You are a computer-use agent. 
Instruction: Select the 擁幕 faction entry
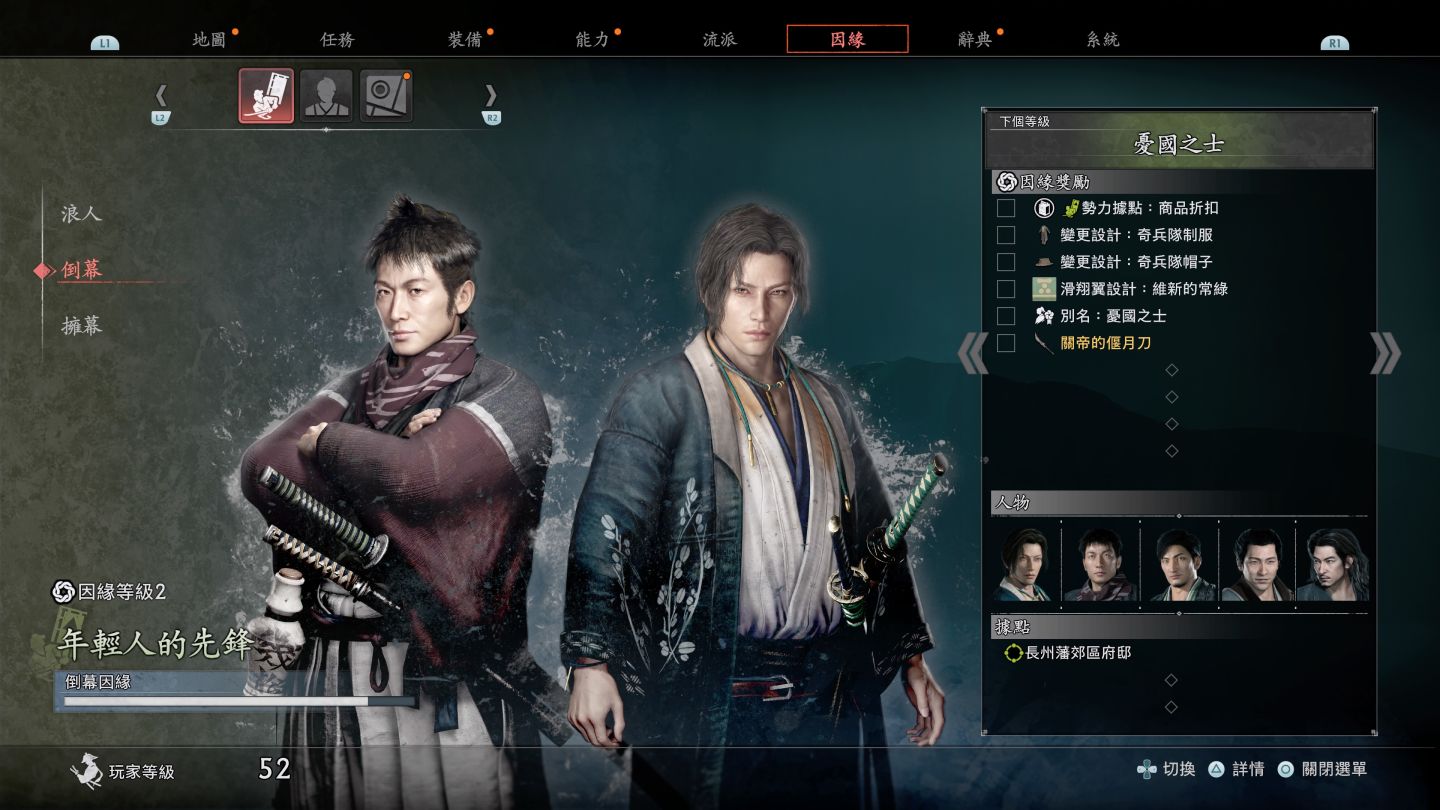(x=81, y=325)
